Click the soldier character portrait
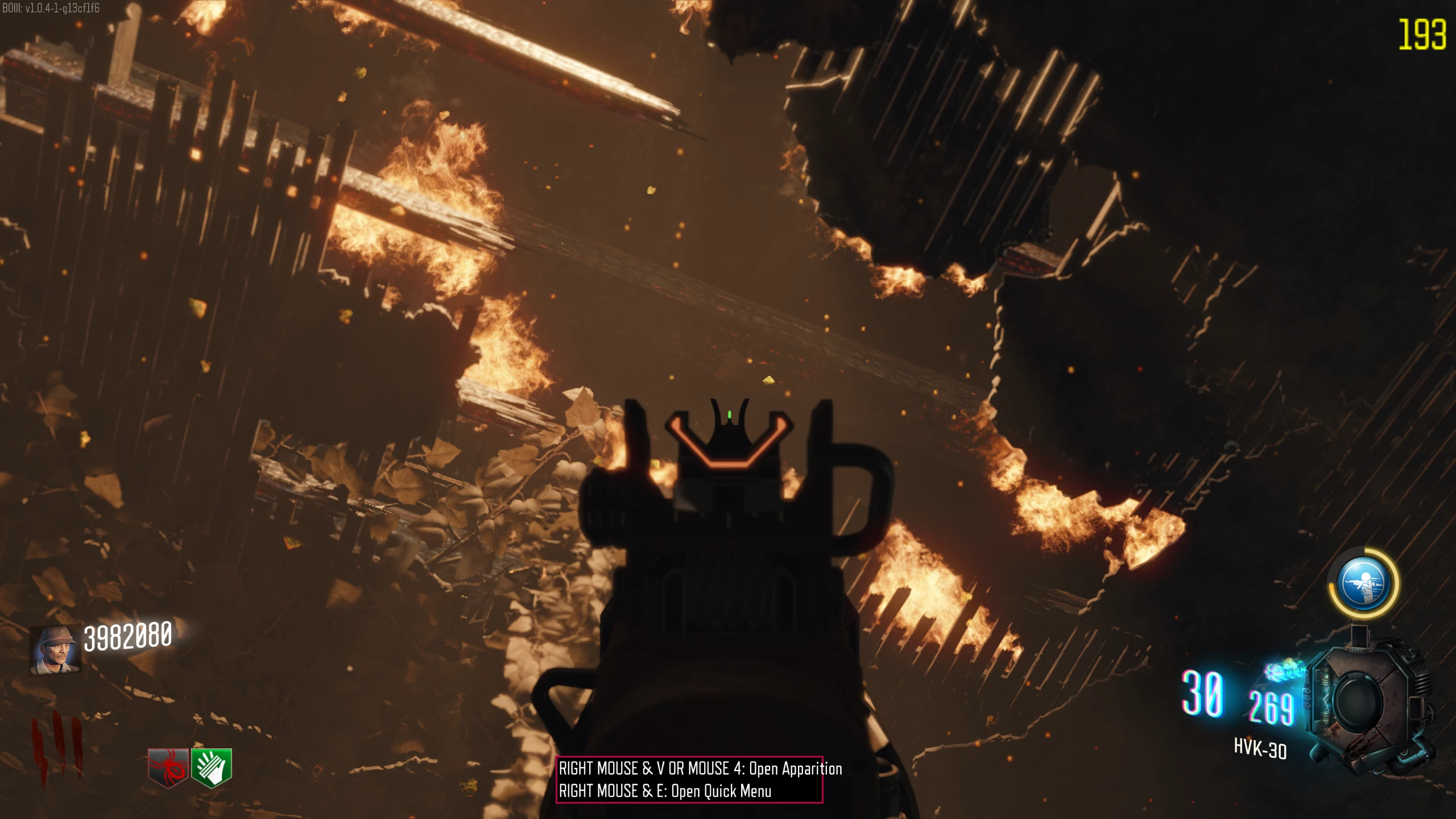Screen dimensions: 1456x819 pyautogui.click(x=55, y=651)
